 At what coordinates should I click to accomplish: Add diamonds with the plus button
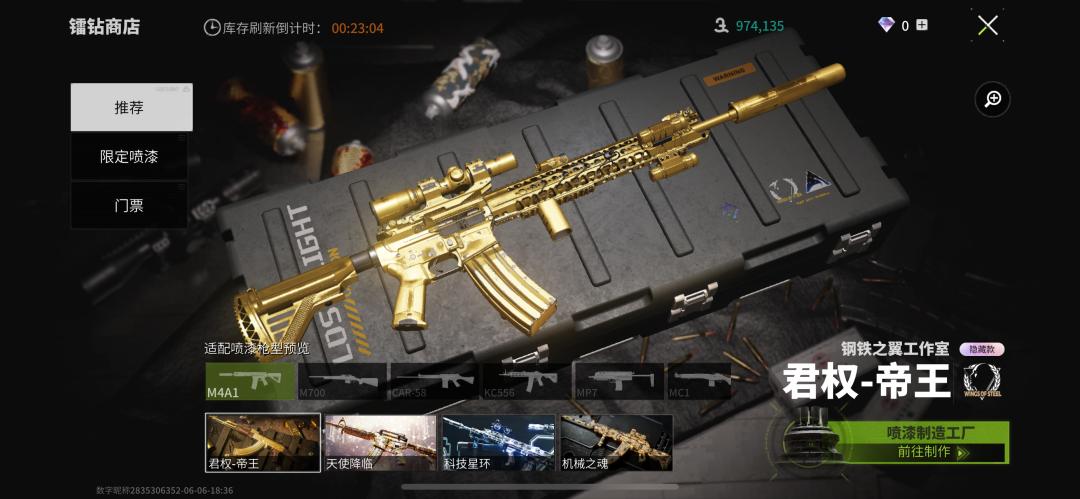tap(922, 25)
